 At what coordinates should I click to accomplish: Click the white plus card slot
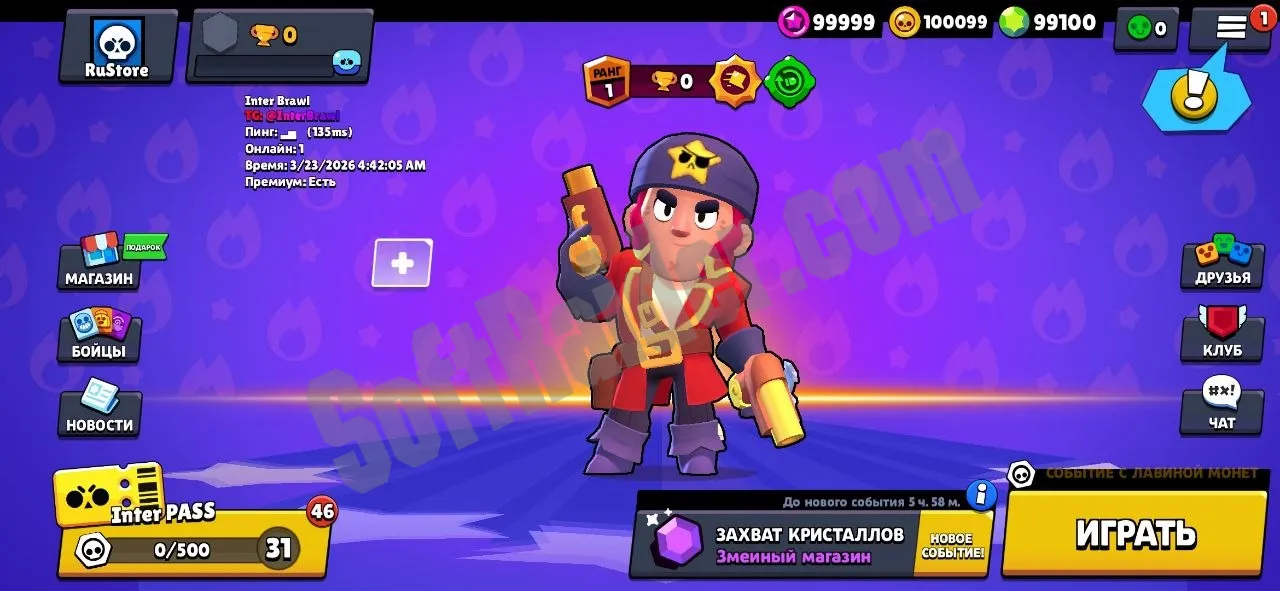(402, 263)
